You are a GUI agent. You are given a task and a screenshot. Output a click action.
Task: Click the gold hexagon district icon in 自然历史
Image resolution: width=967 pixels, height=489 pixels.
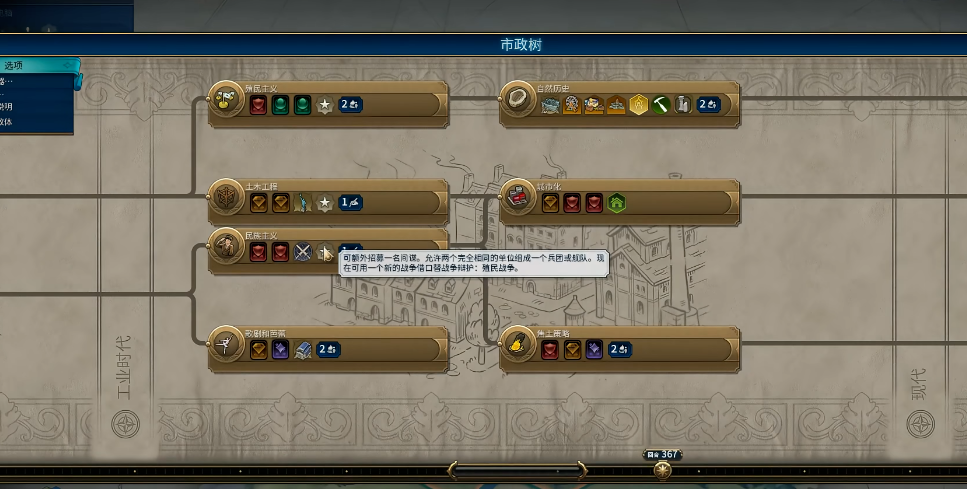coord(639,104)
